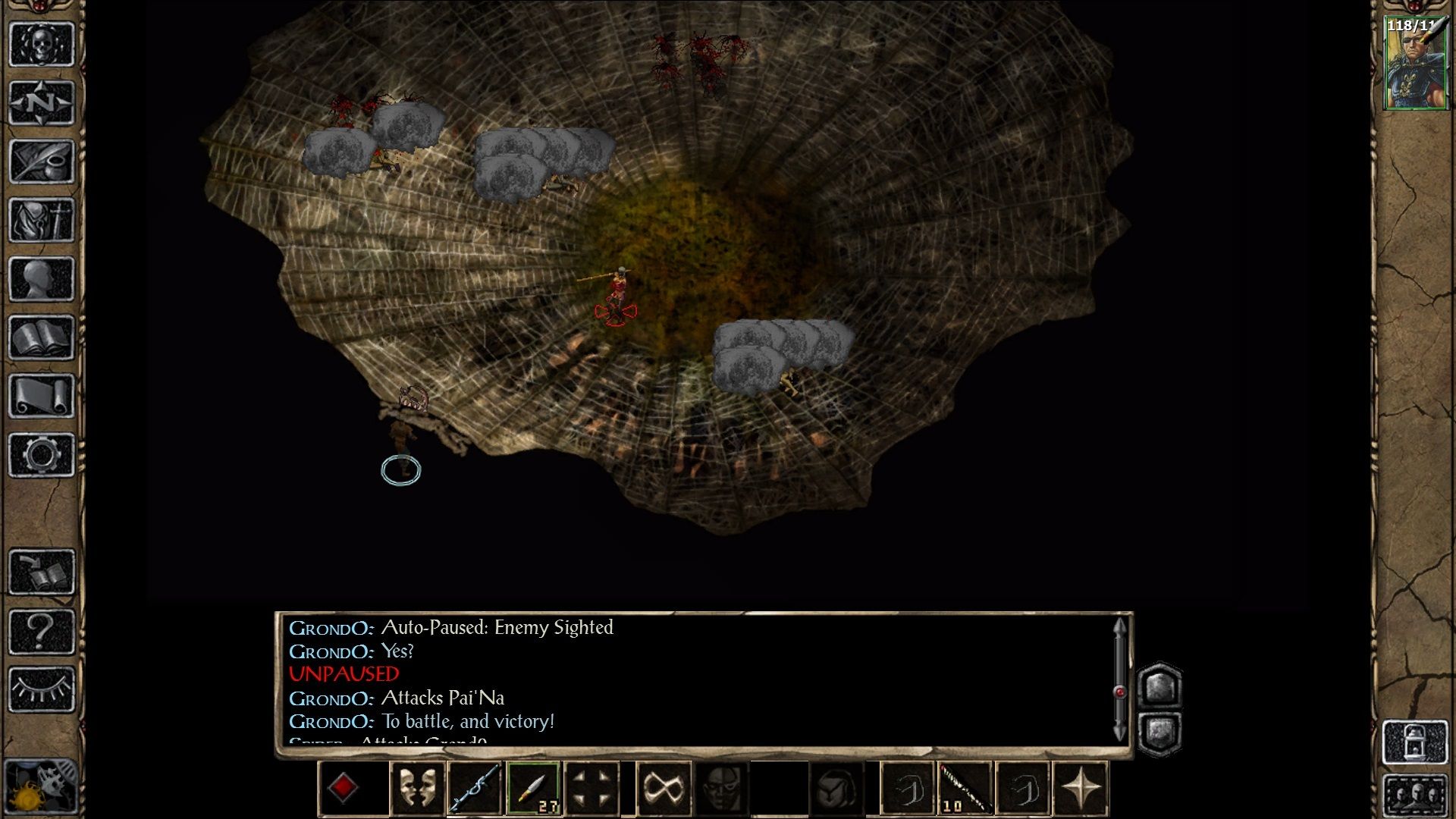Open the question mark help
Screen dimensions: 1456x819
(x=42, y=630)
